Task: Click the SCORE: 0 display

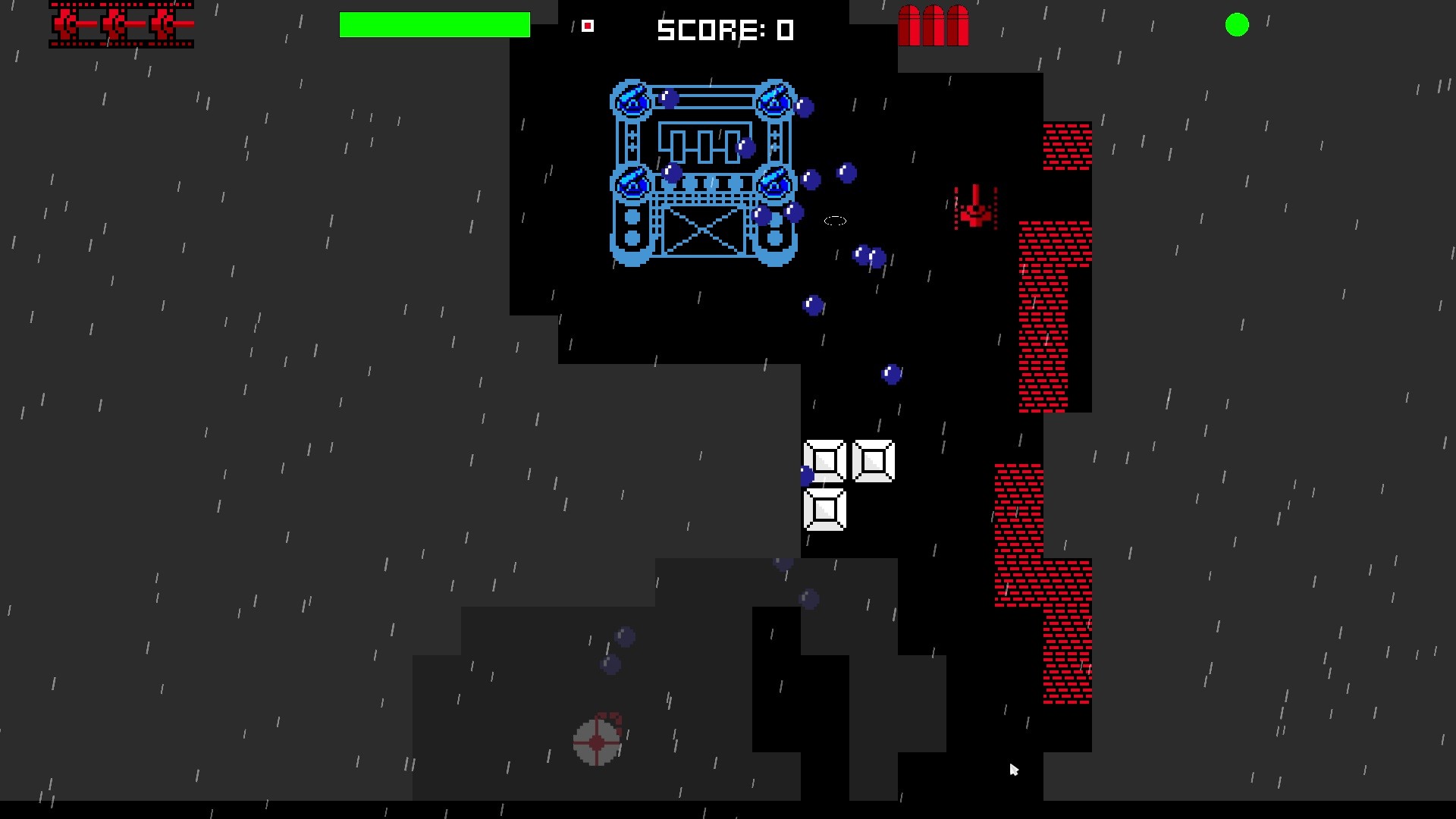Action: (725, 30)
